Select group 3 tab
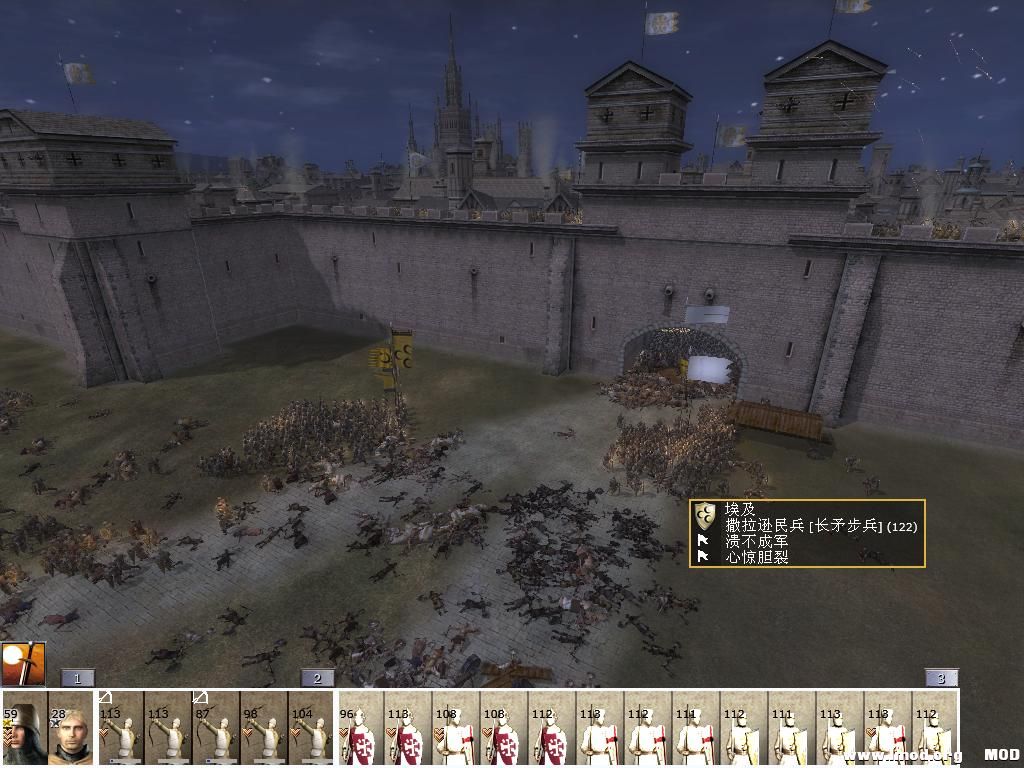Viewport: 1024px width, 768px height. coord(941,678)
